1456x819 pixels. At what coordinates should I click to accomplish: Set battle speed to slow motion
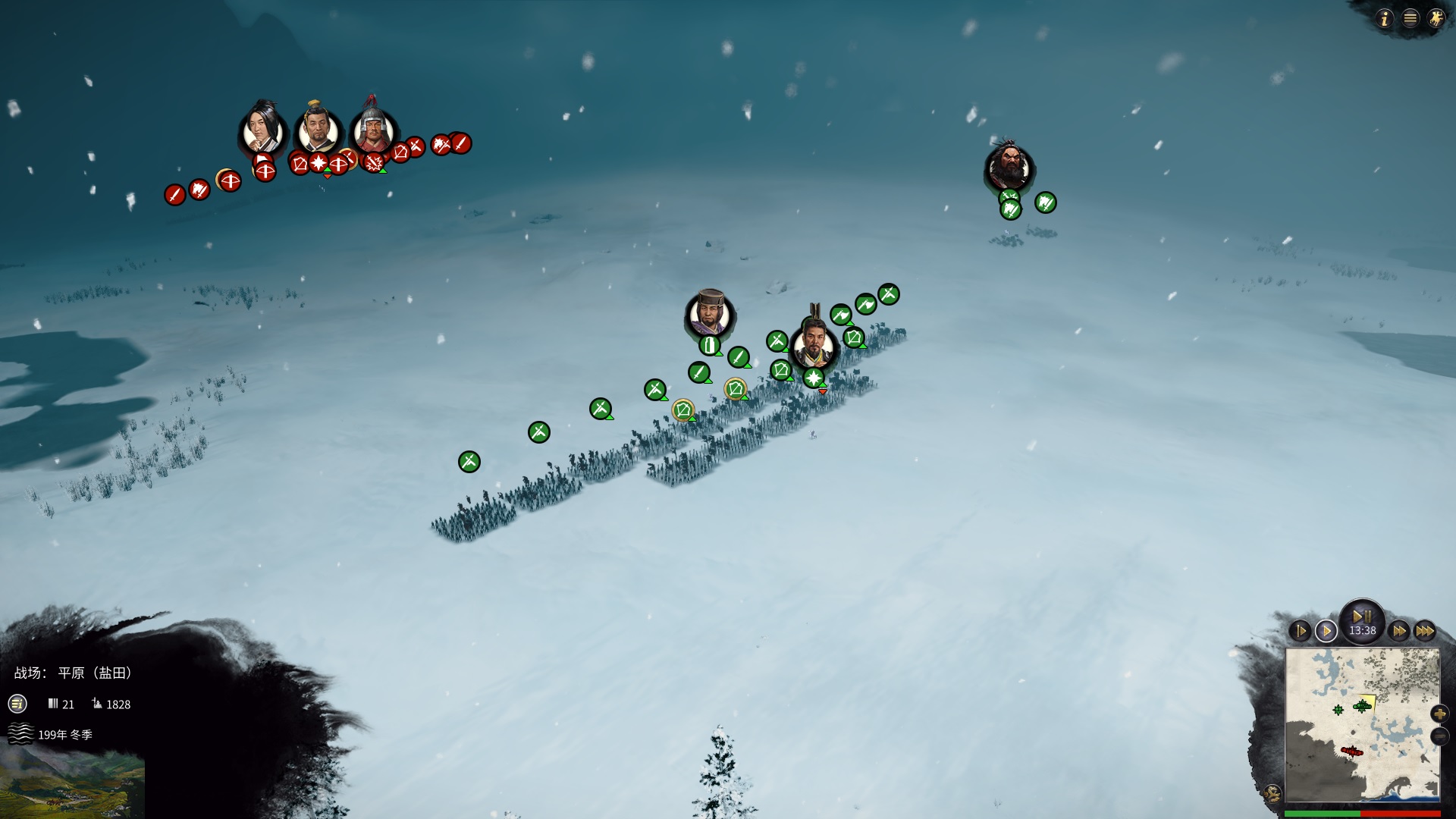click(x=1300, y=631)
